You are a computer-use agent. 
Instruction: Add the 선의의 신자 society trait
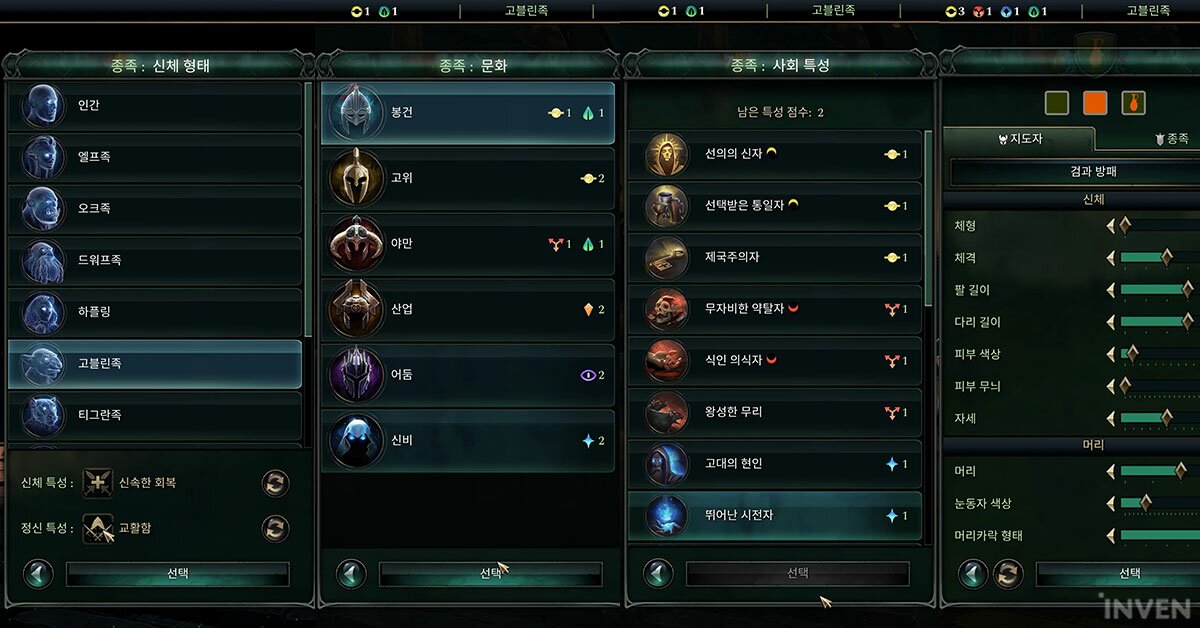pyautogui.click(x=775, y=155)
